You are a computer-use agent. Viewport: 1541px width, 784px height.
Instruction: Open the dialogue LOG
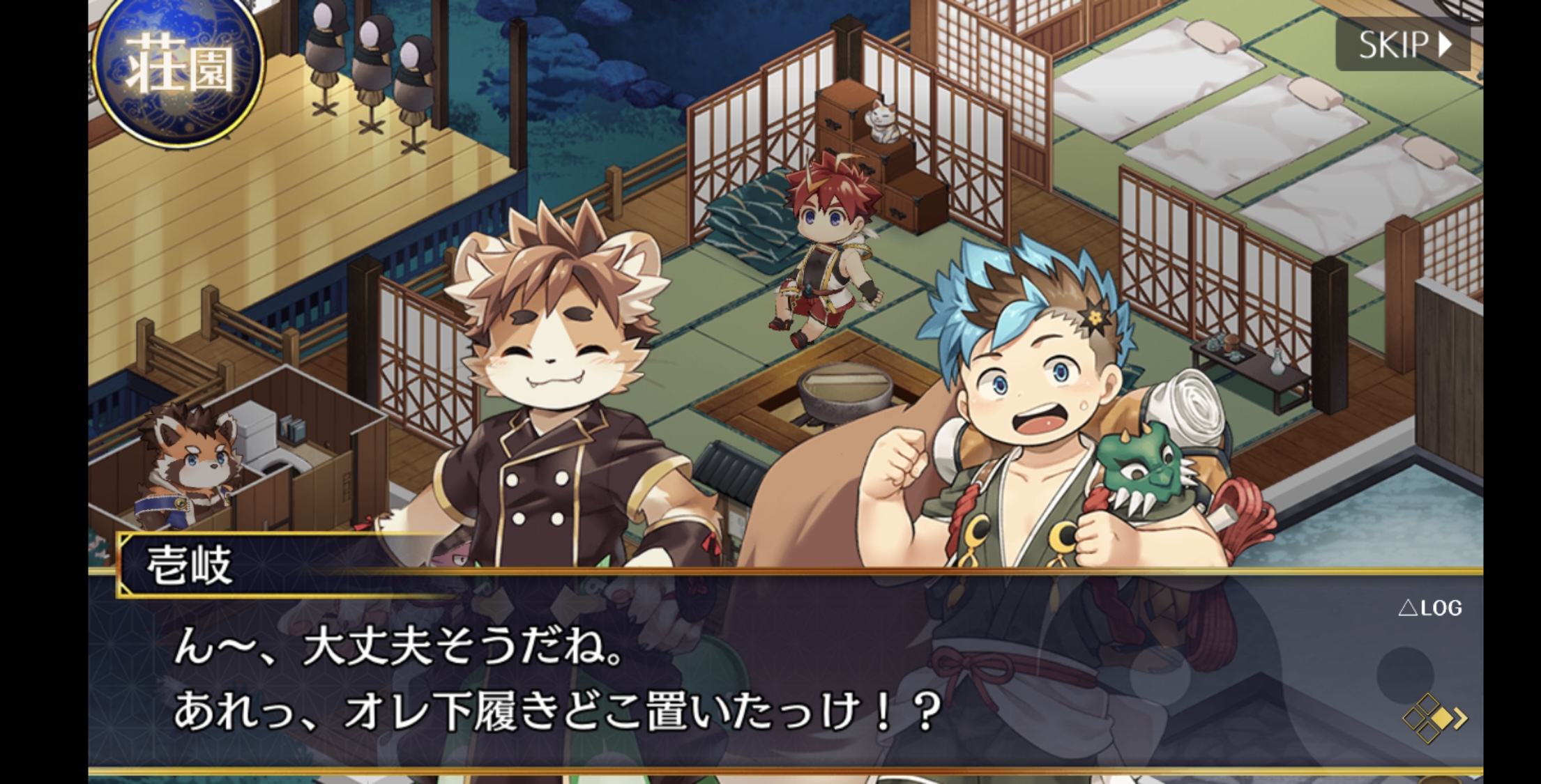coord(1430,608)
